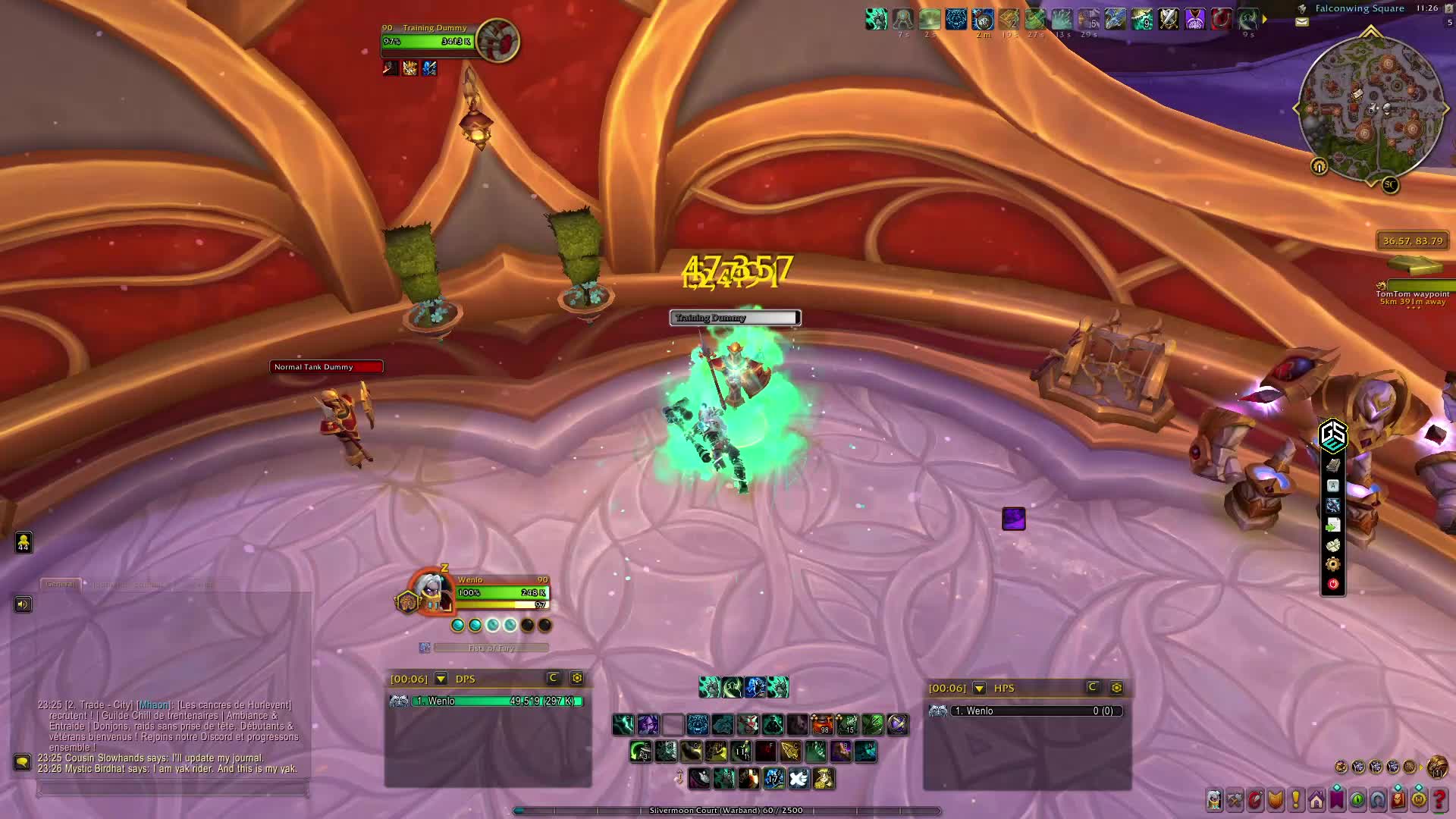Open the mail envelope icon by the minimap
The height and width of the screenshot is (819, 1456).
1302,22
